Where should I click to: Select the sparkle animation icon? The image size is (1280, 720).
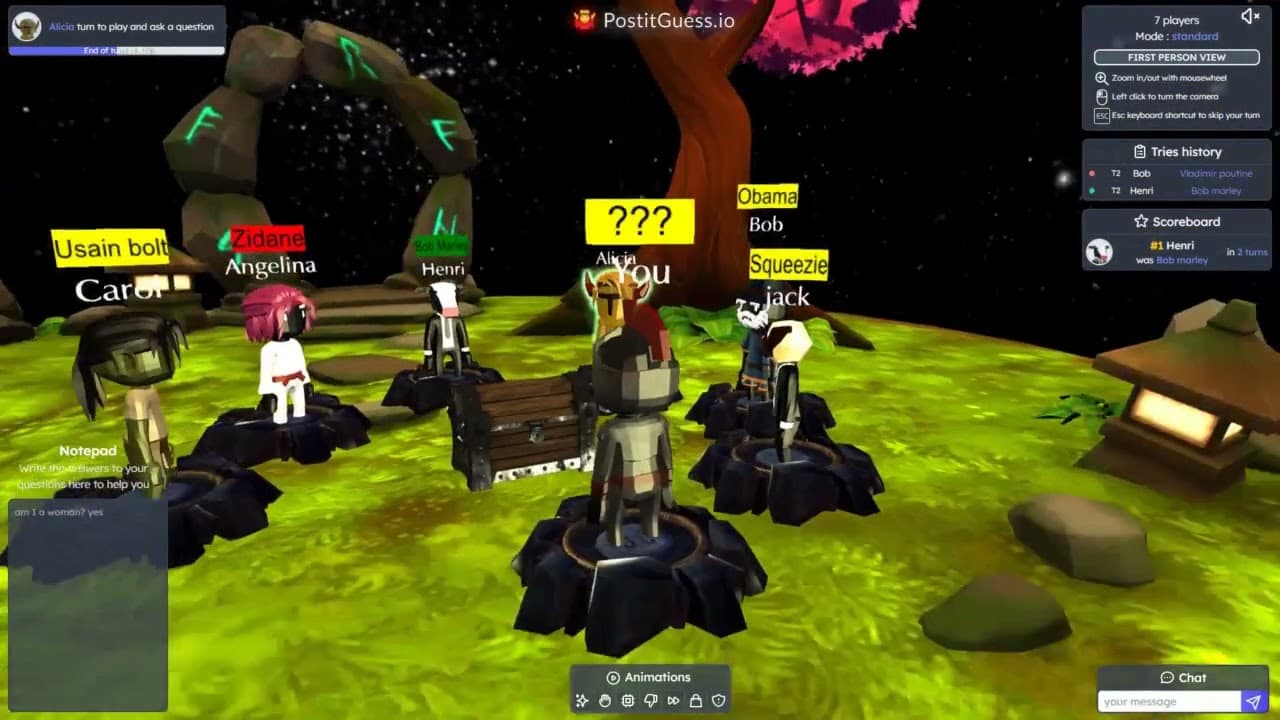[581, 701]
